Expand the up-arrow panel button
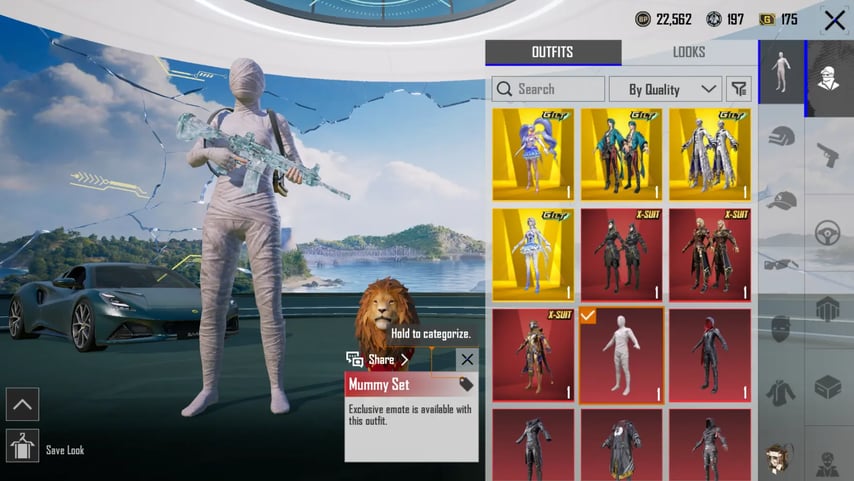 [22, 404]
